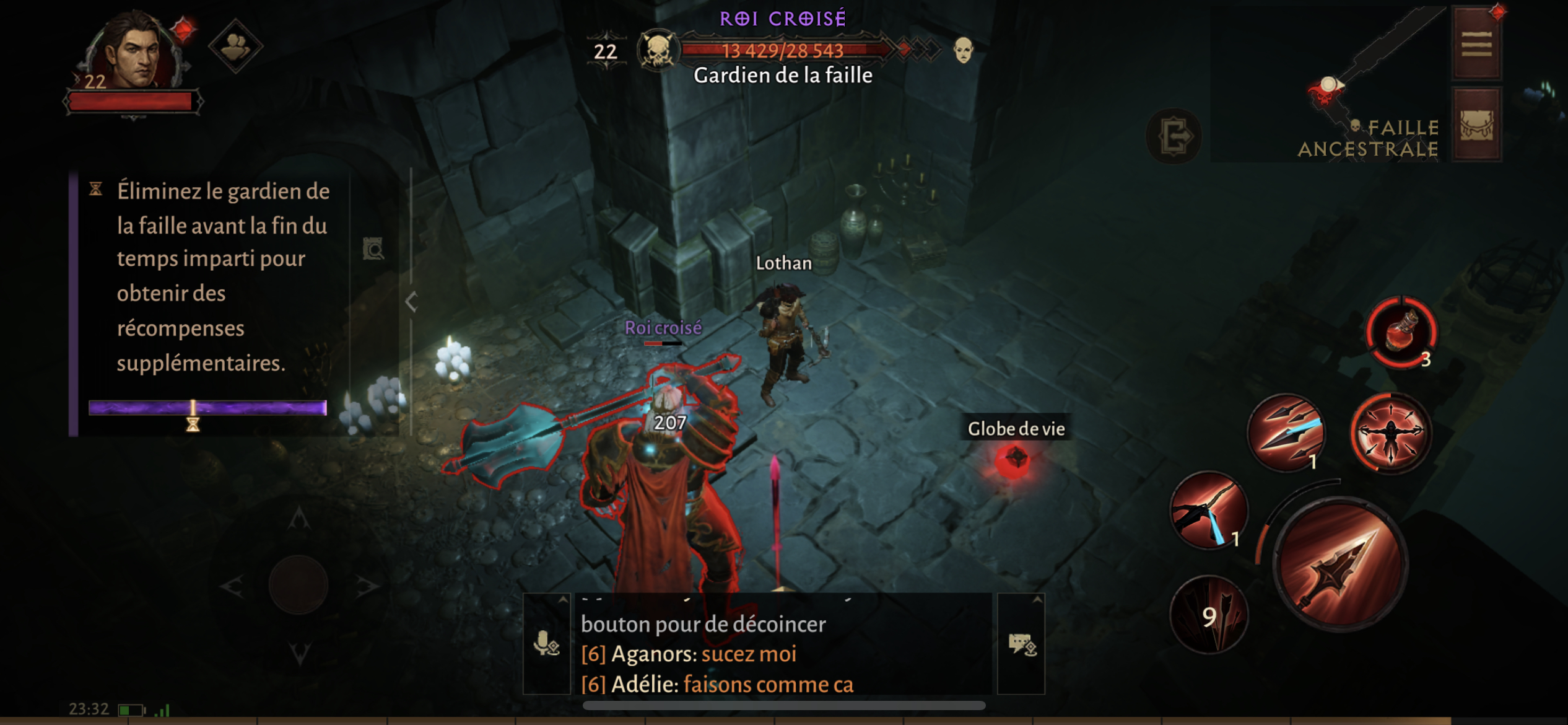Open the chat settings bubble button
This screenshot has height=725, width=1568.
click(1021, 644)
